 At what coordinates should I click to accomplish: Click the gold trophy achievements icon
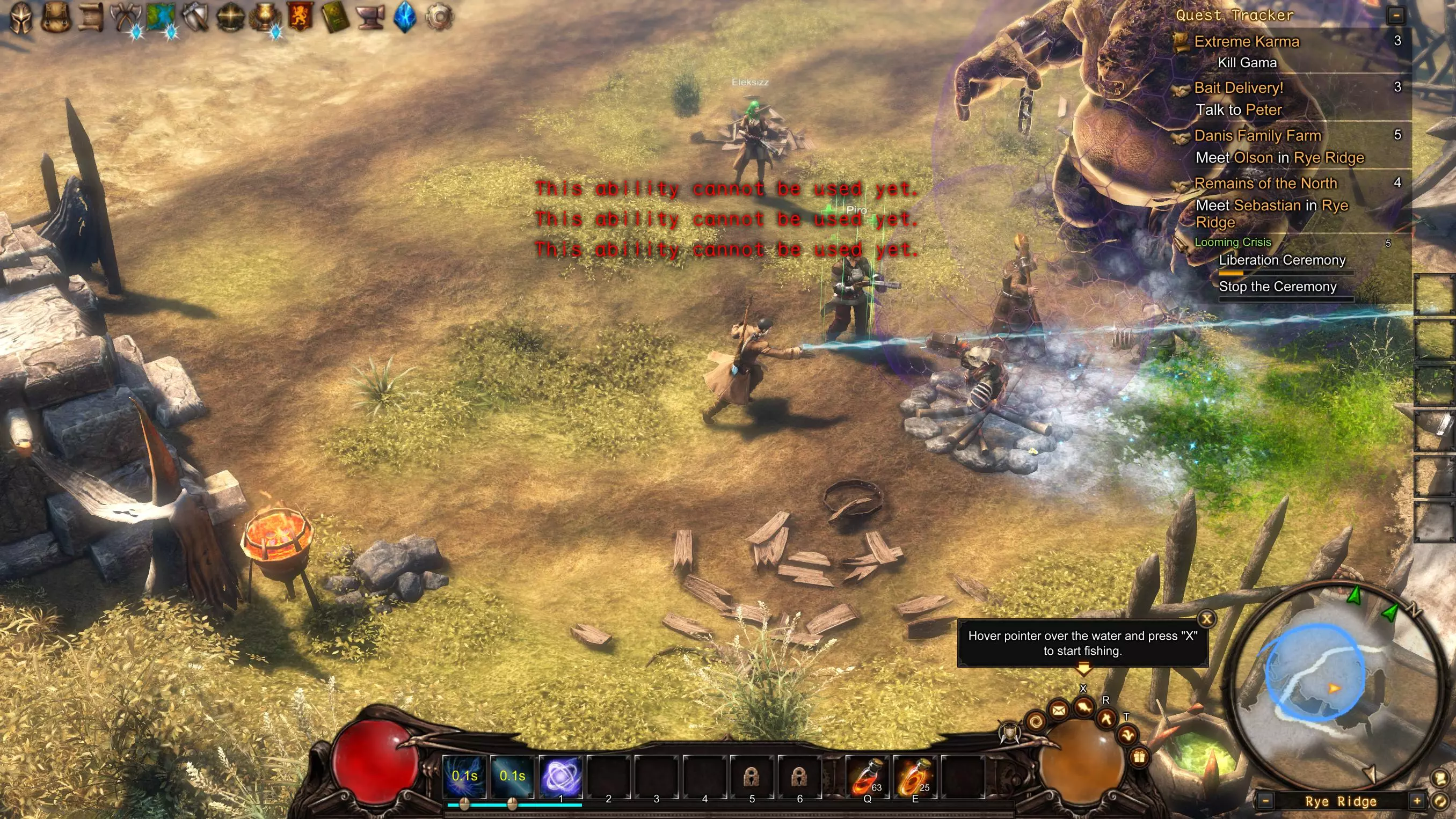(265, 17)
